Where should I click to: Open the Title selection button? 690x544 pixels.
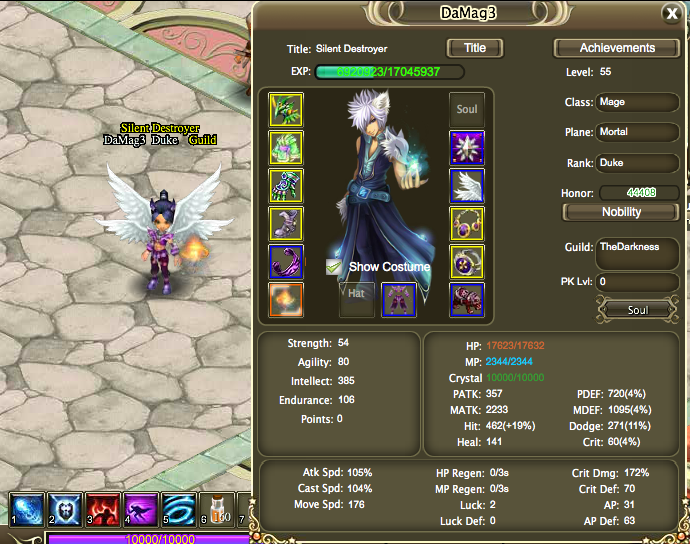(x=474, y=48)
